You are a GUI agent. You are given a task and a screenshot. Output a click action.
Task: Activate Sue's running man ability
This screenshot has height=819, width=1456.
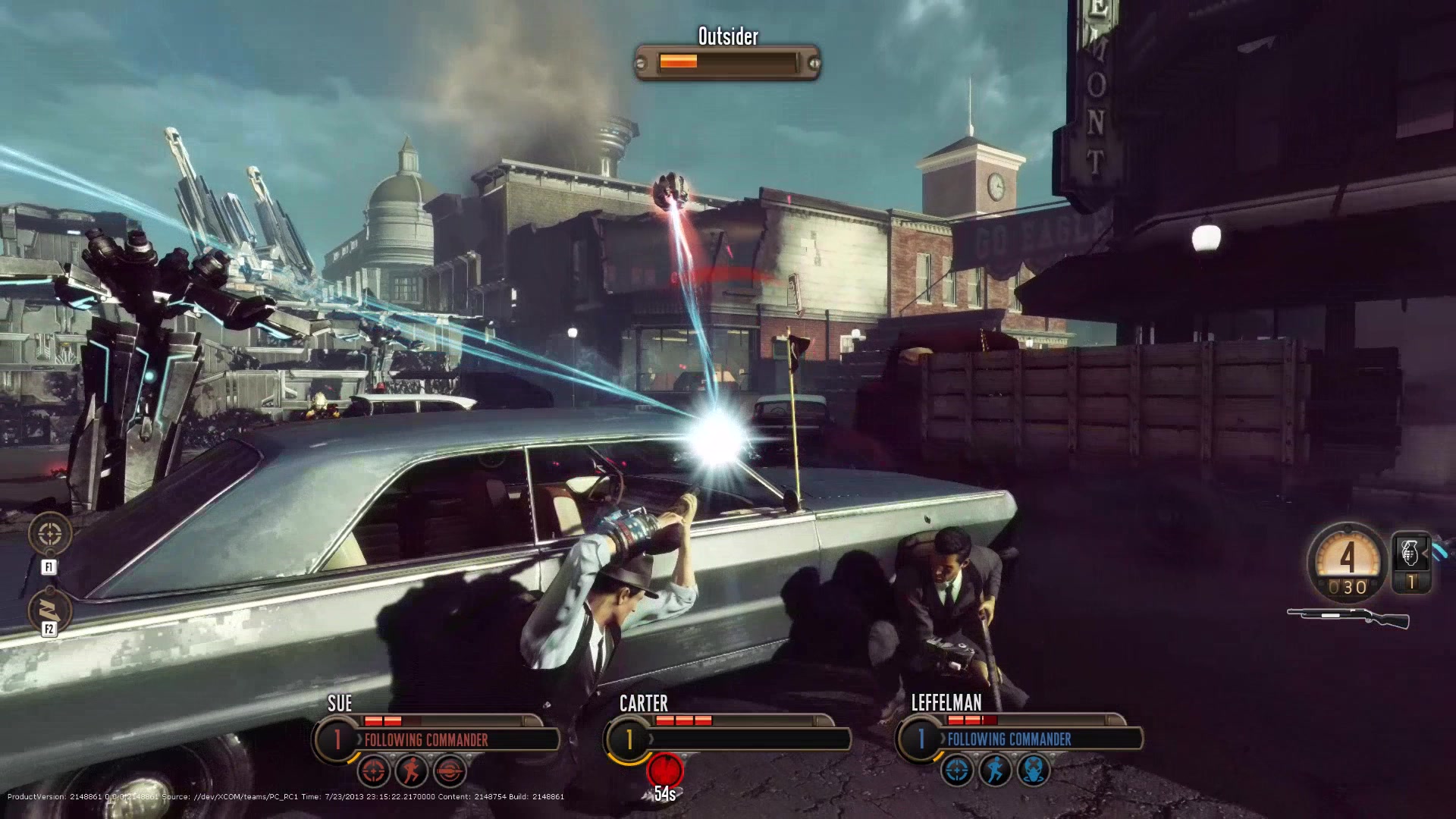coord(412,771)
